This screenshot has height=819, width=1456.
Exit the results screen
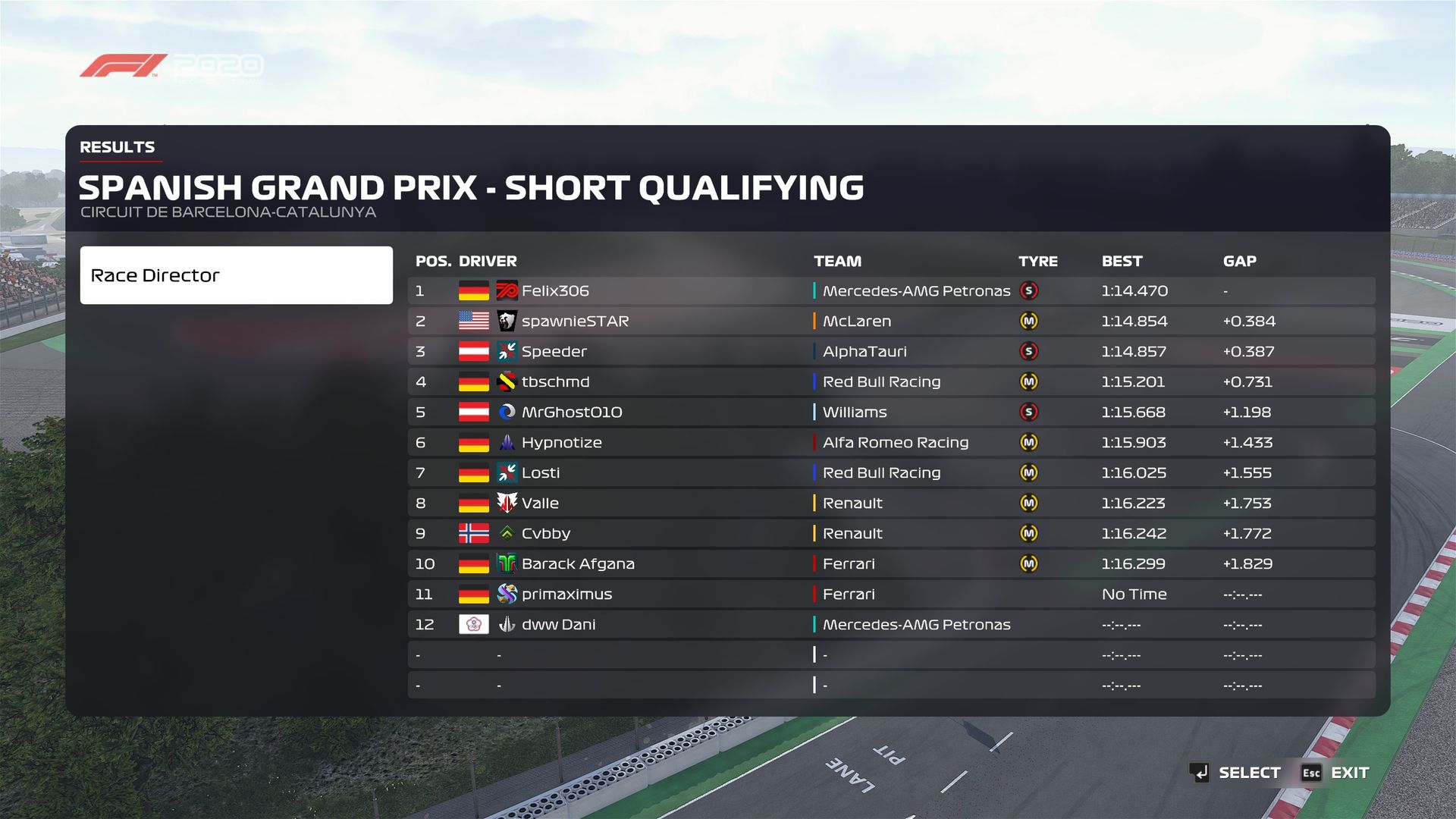point(1336,773)
